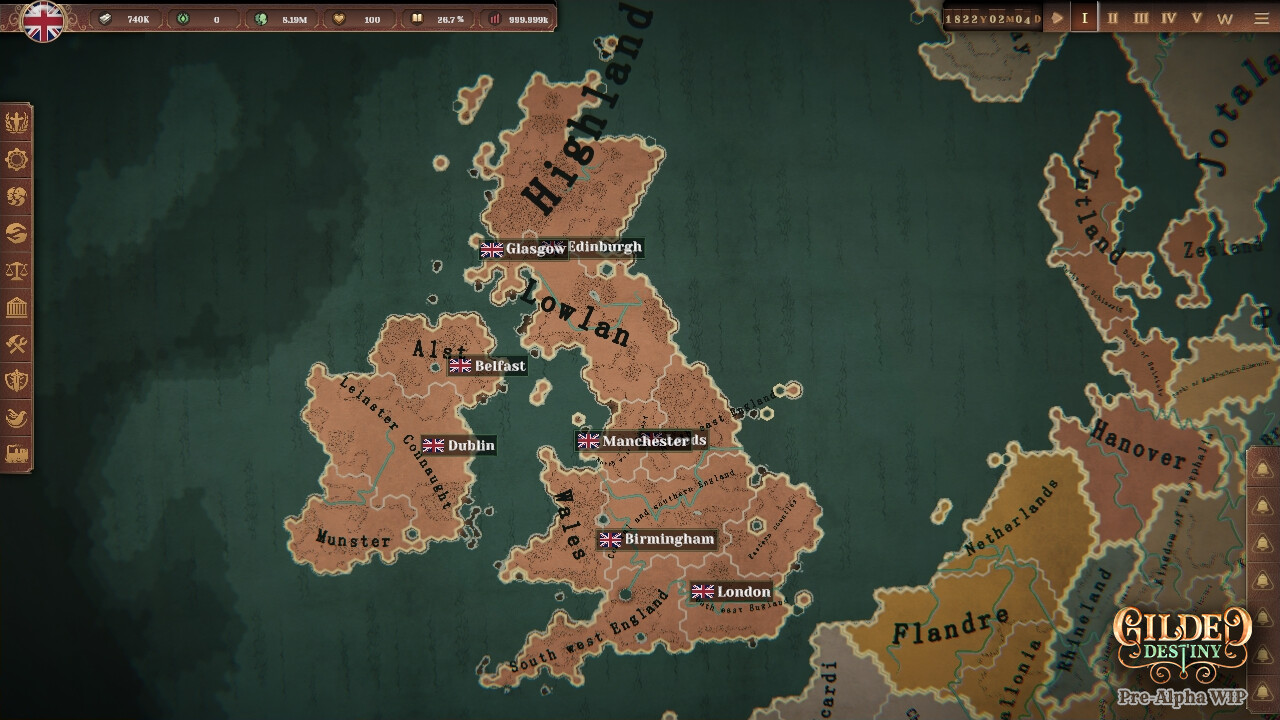Viewport: 1280px width, 720px height.
Task: Switch to speed V
Action: pyautogui.click(x=1197, y=17)
